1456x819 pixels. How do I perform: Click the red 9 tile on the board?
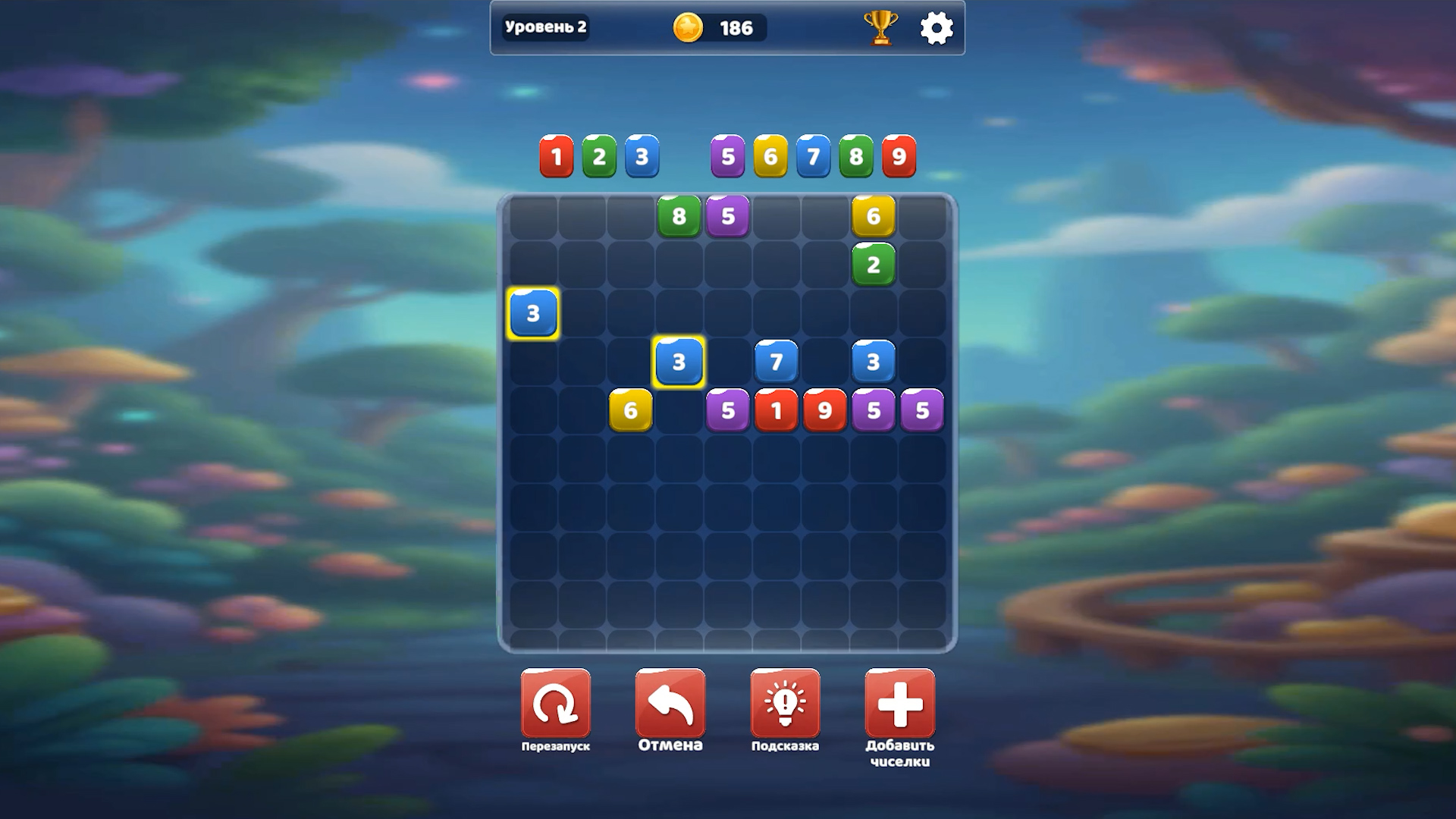coord(825,410)
